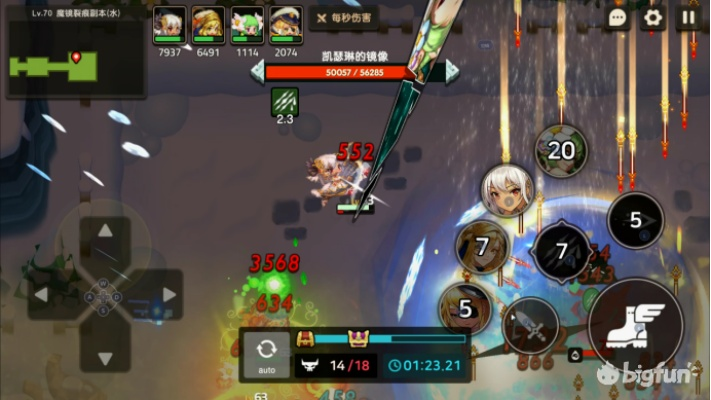
Task: Select the hat-wearing hero portrait in party bar
Action: [286, 25]
